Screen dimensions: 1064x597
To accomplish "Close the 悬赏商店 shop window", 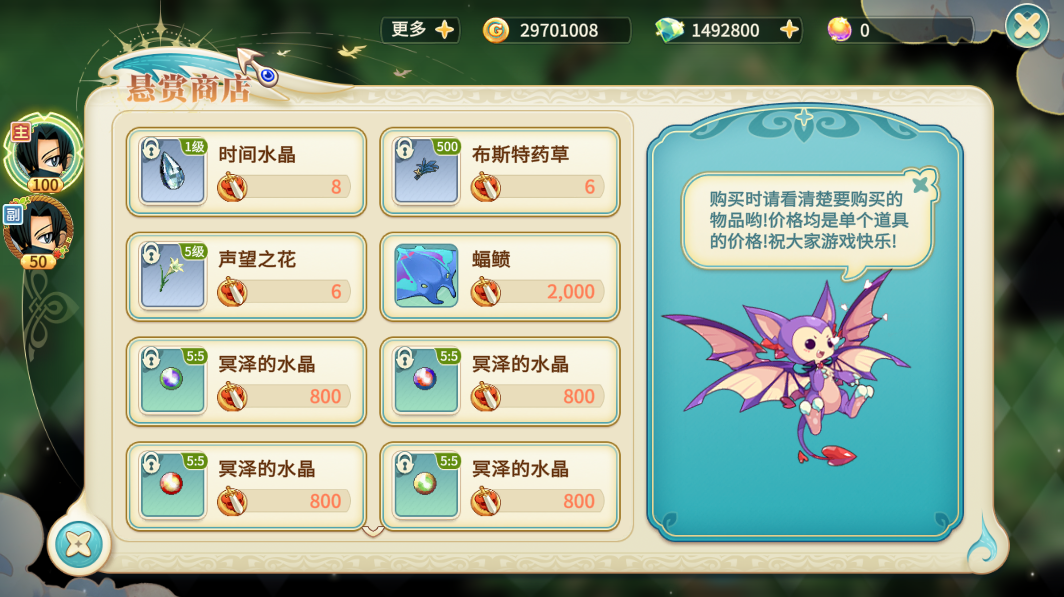I will coord(1027,26).
